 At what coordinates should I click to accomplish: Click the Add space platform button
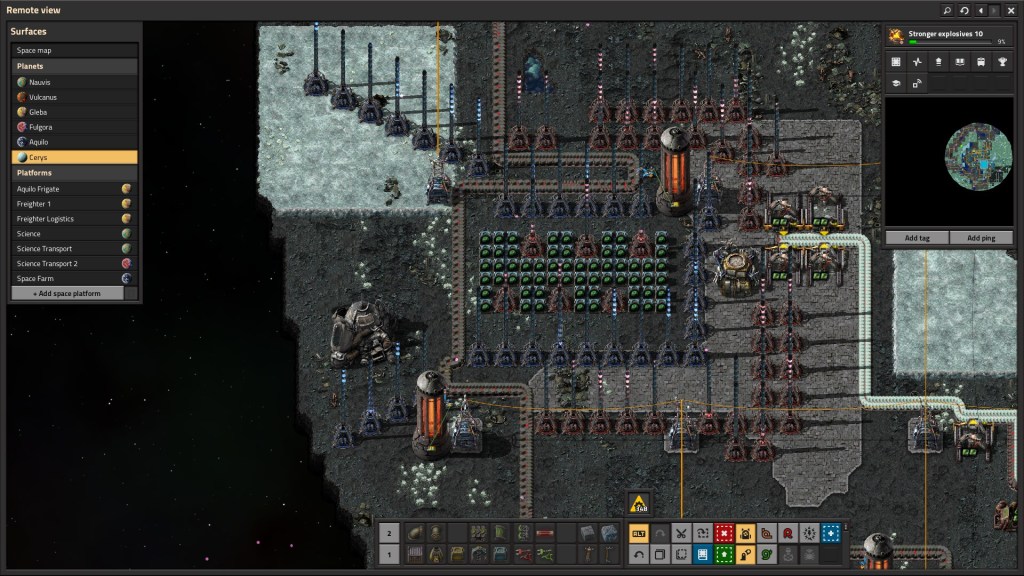point(67,294)
